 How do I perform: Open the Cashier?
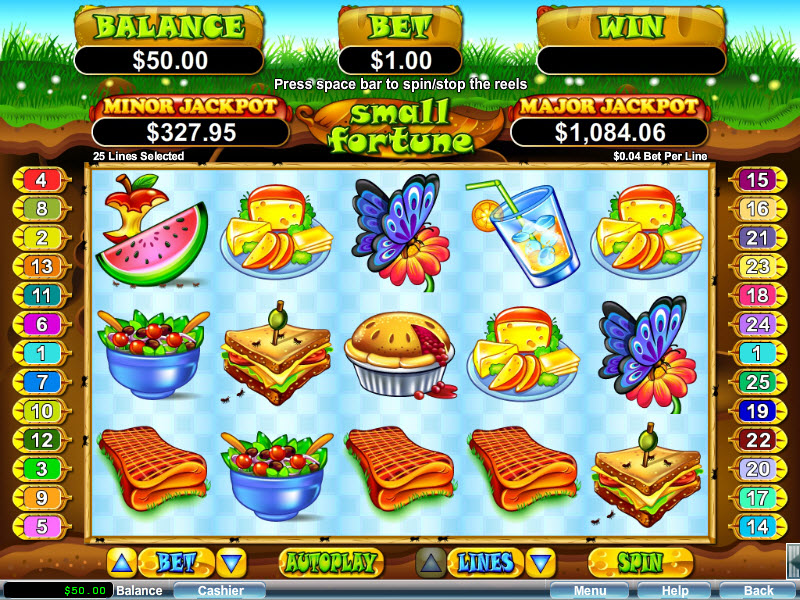220,591
